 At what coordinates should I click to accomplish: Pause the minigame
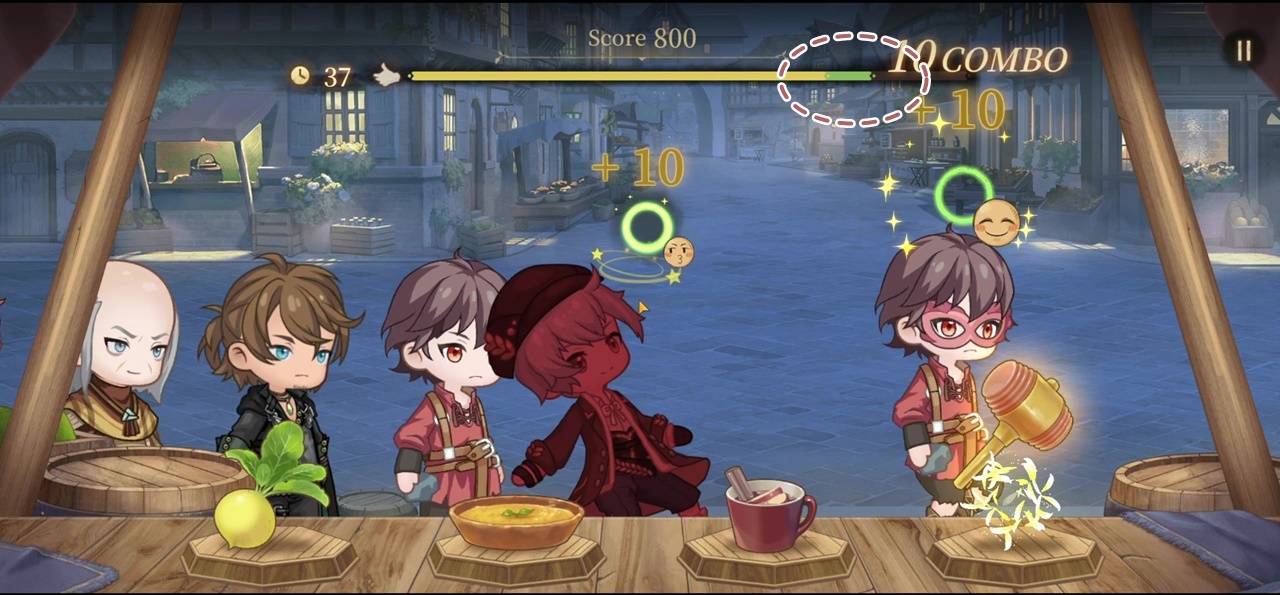[x=1243, y=51]
